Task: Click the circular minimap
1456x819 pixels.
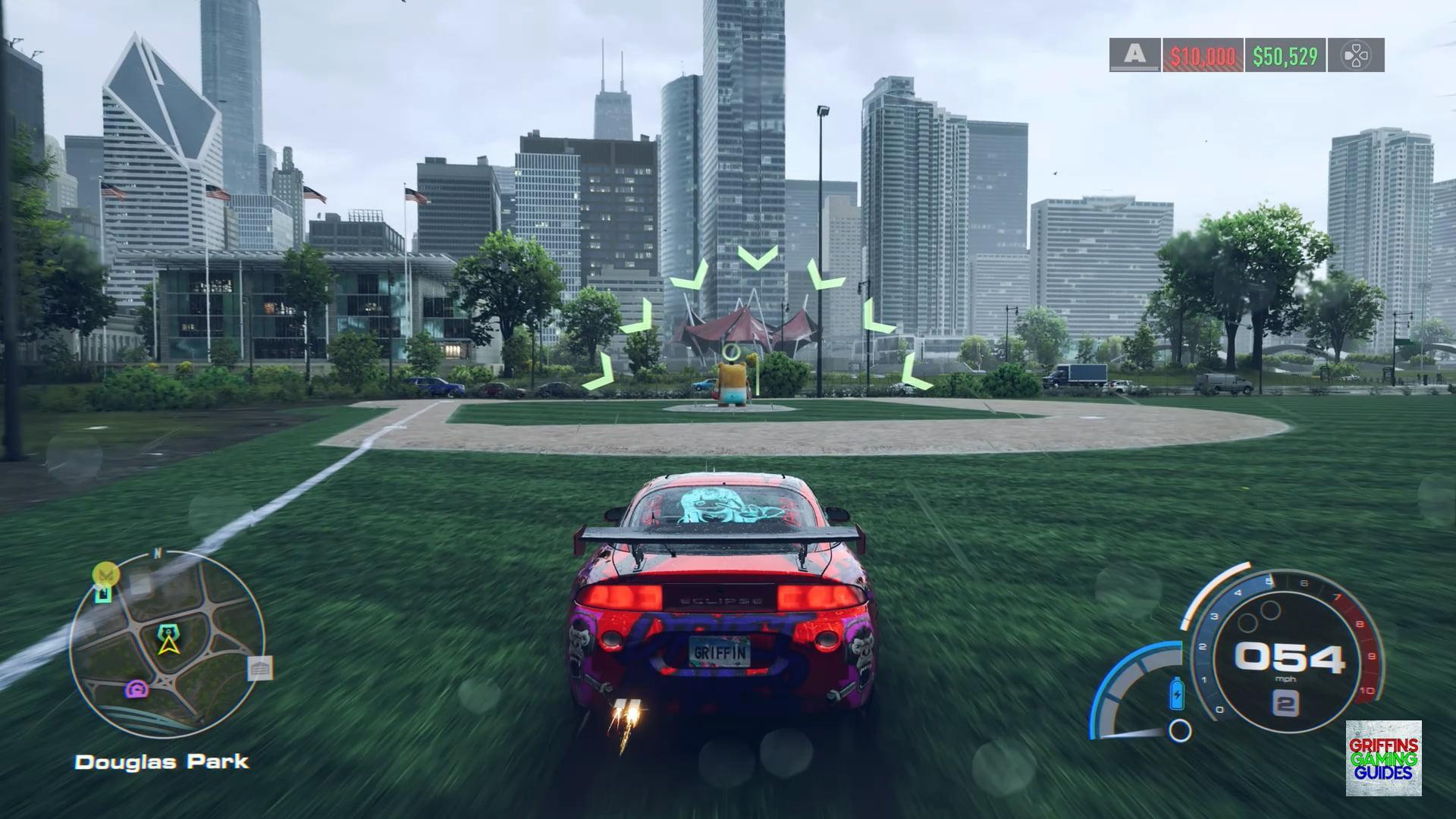Action: point(168,645)
